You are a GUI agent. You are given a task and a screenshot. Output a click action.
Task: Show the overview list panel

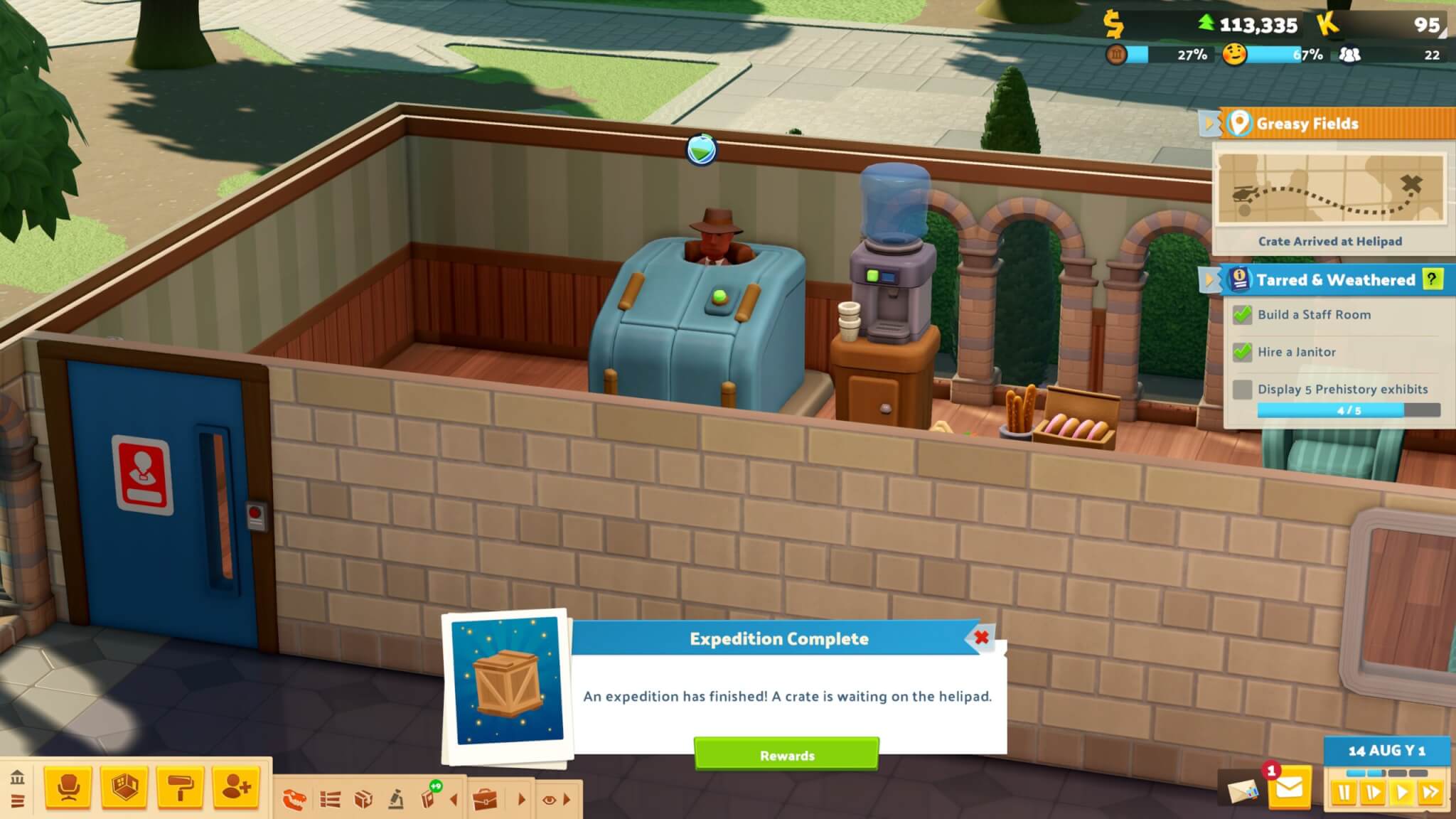point(330,800)
